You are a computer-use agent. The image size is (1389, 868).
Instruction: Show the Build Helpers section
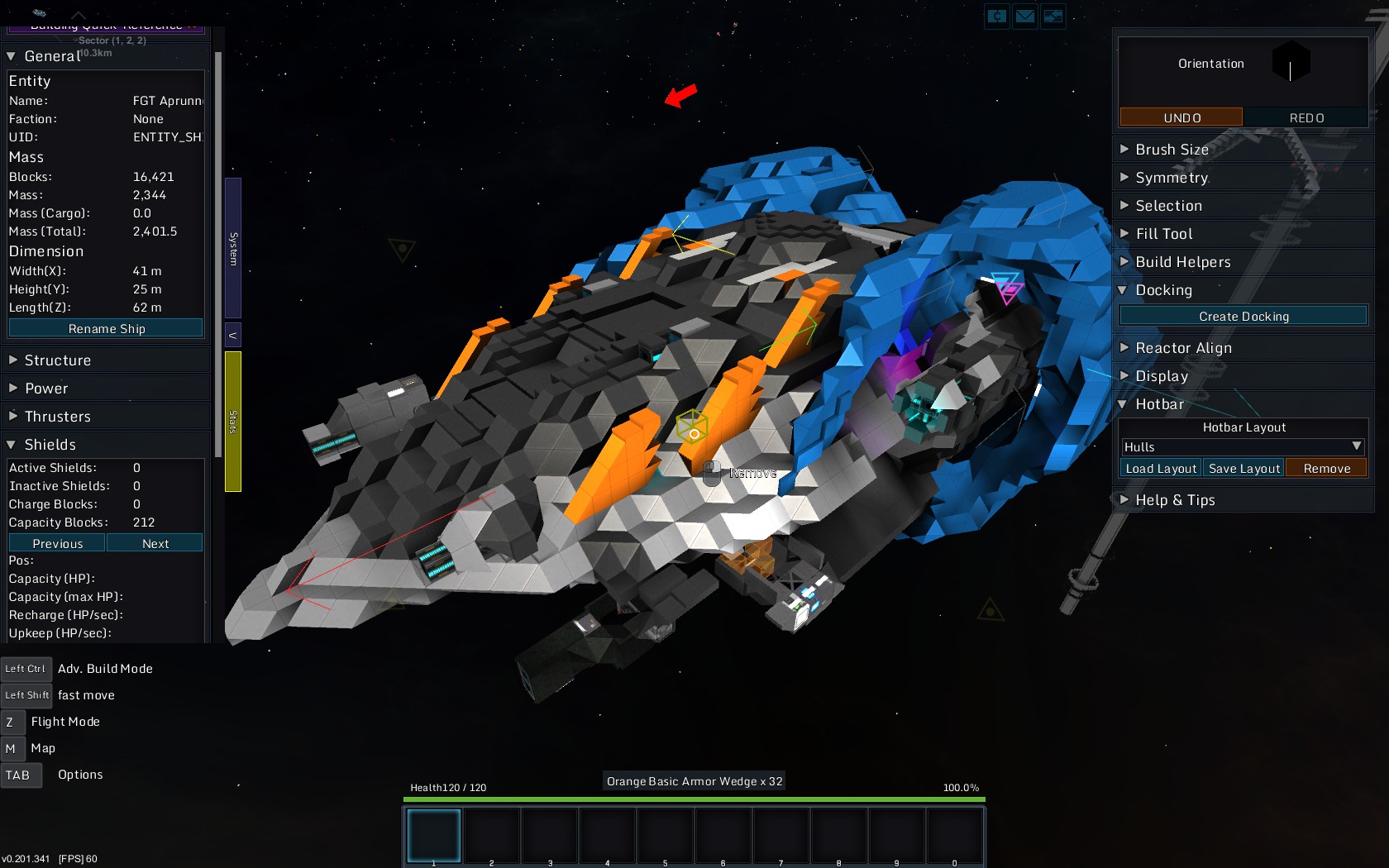coord(1182,262)
